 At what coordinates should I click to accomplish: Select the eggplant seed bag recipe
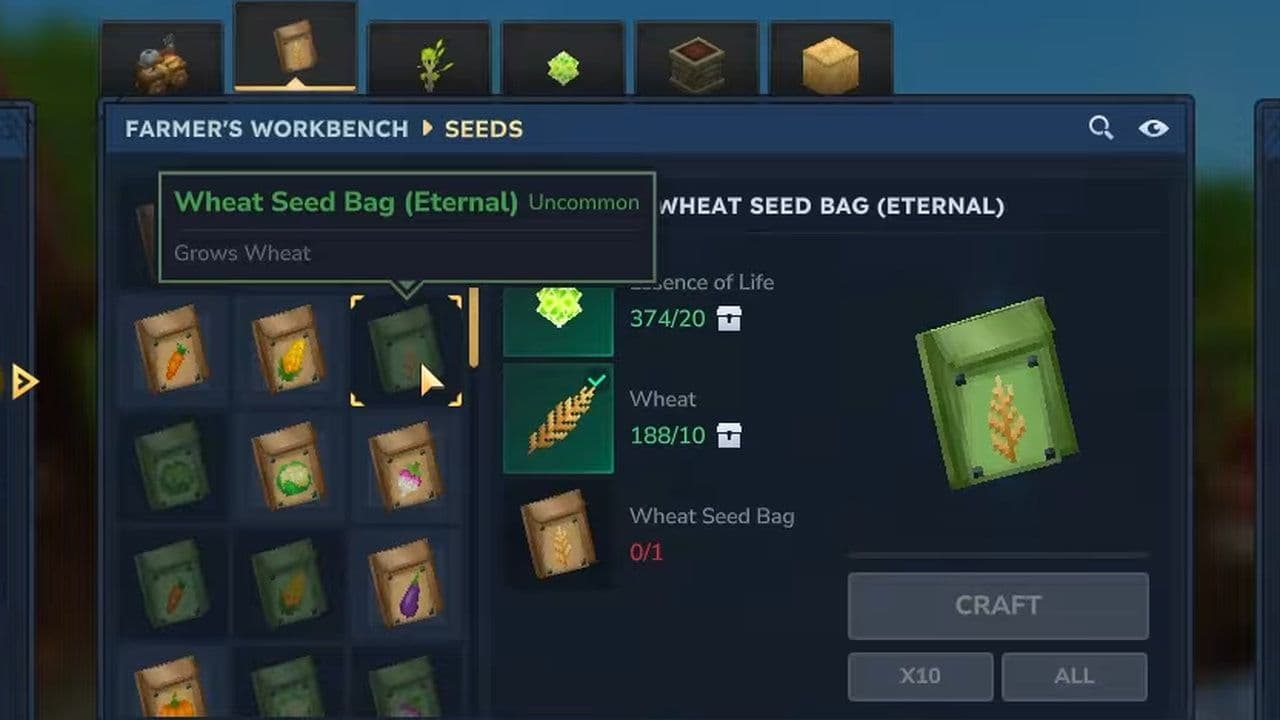click(x=405, y=580)
